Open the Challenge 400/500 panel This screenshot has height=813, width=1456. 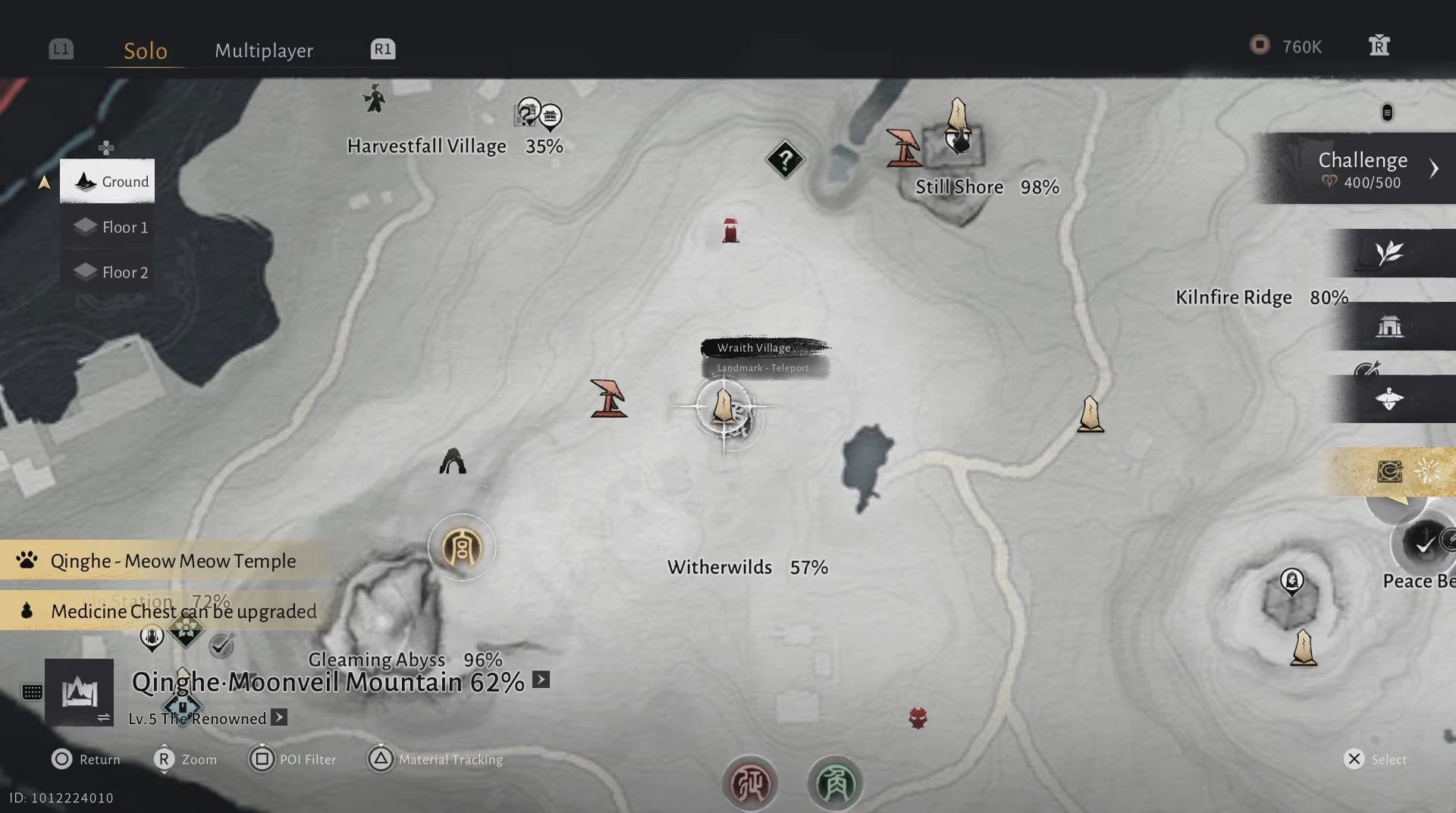[1363, 168]
